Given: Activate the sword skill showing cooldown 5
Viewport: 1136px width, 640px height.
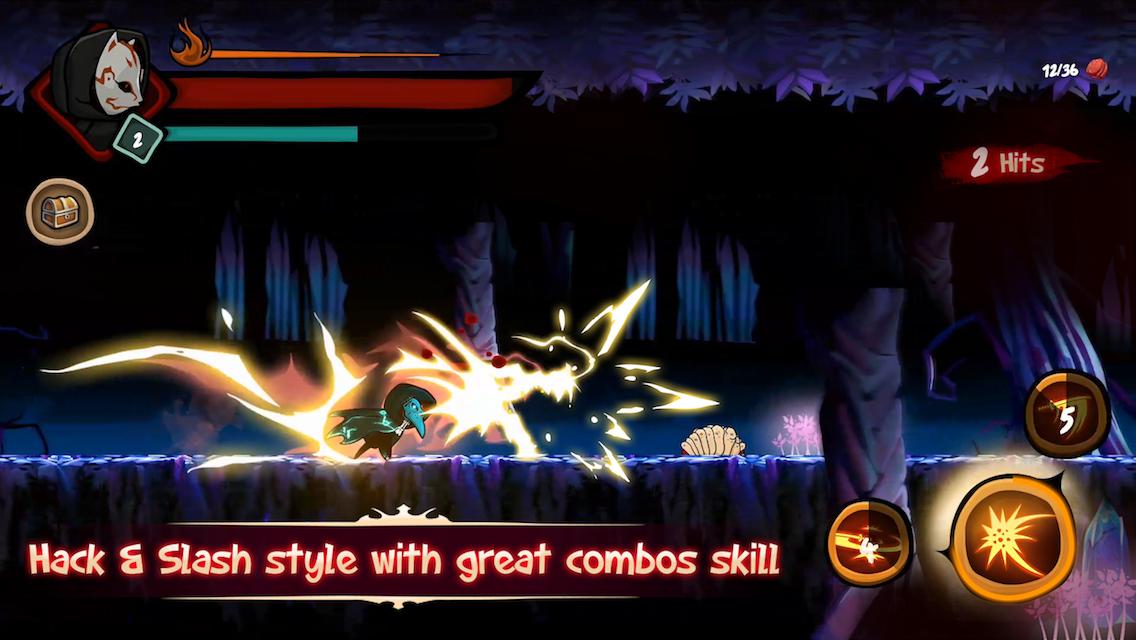Looking at the screenshot, I should point(1066,415).
